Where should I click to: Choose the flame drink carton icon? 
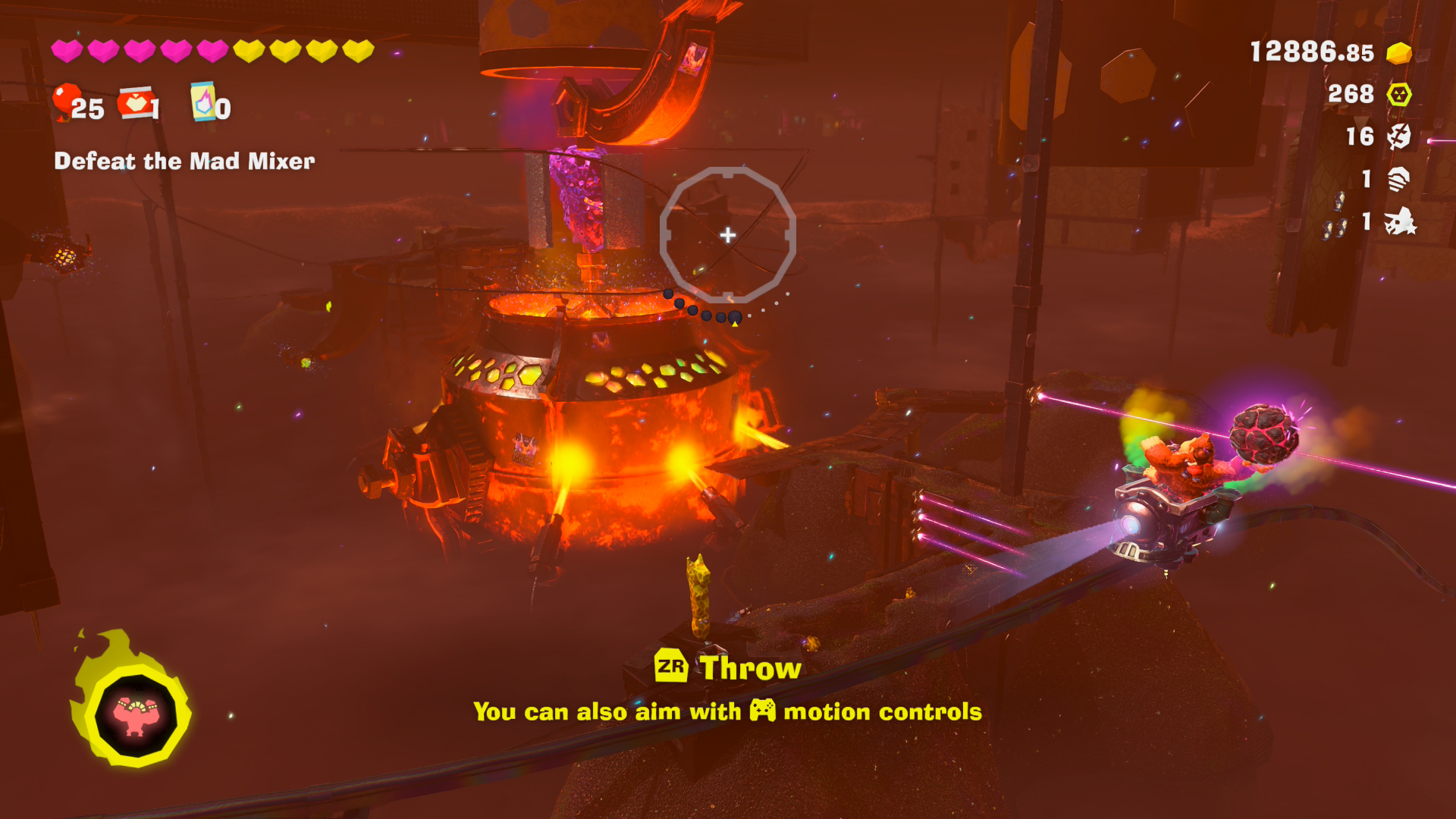click(x=202, y=102)
